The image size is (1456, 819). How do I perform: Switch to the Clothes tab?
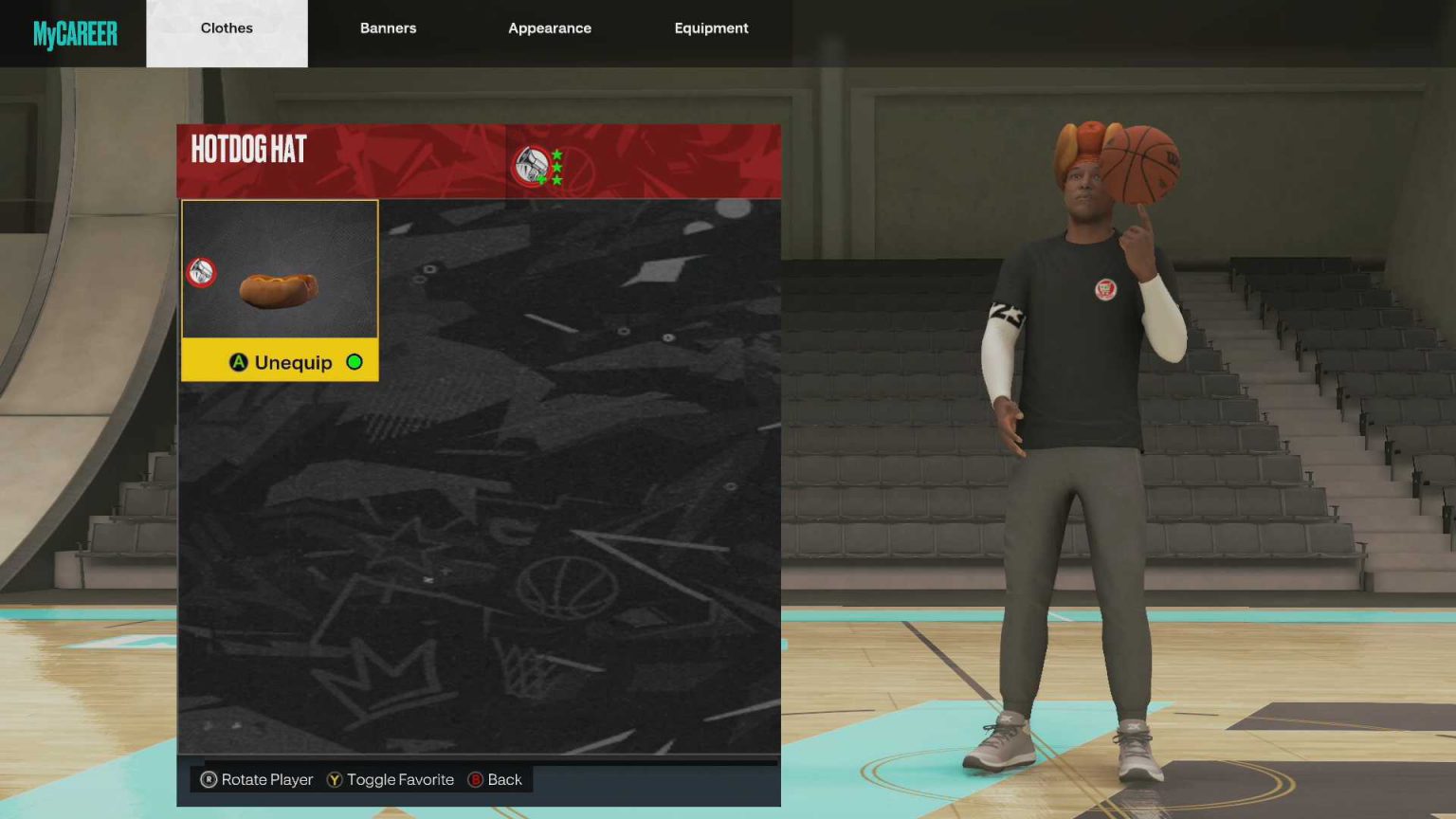[227, 28]
